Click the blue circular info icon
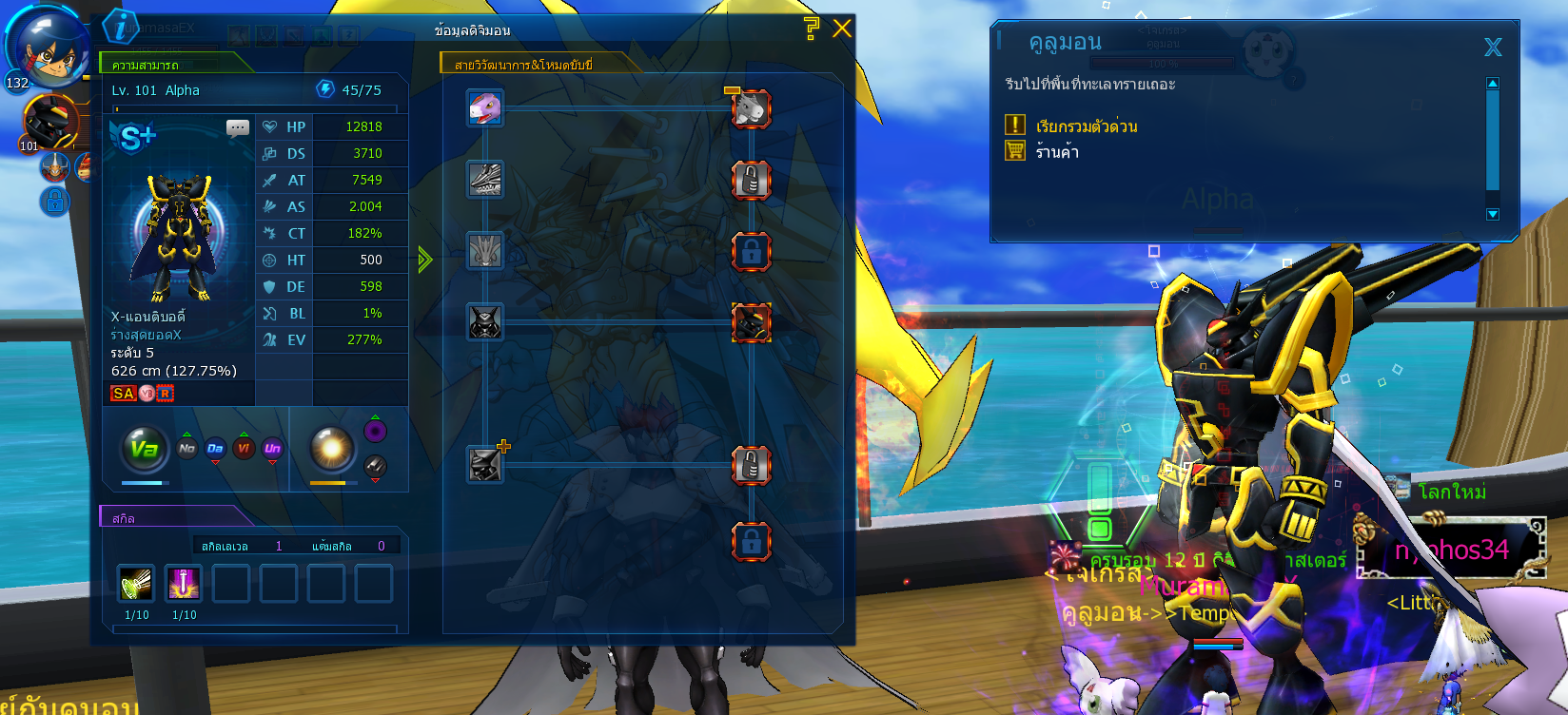 click(x=120, y=27)
